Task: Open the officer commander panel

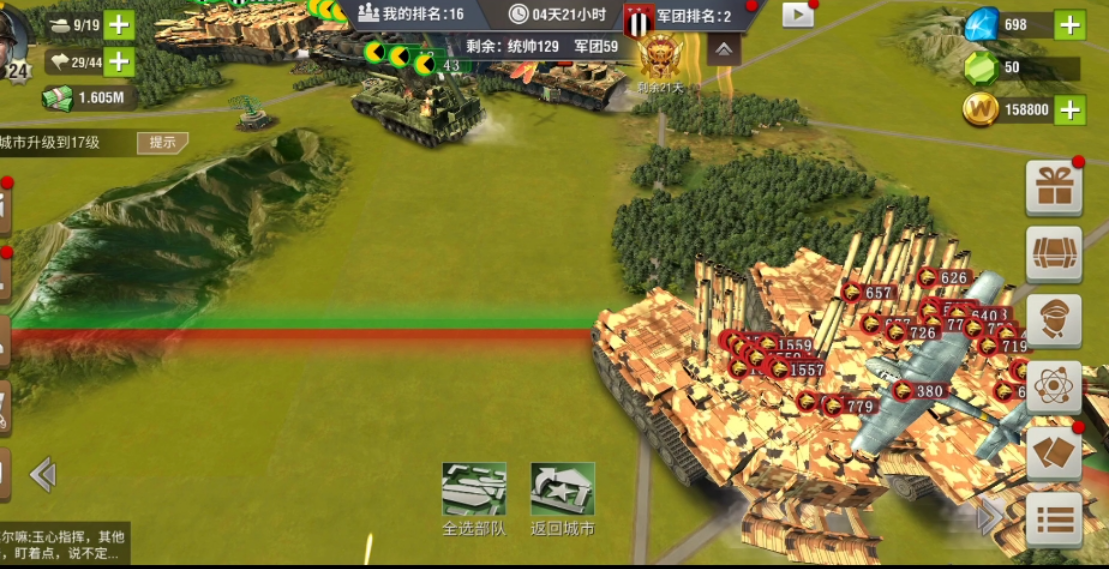Action: [x=1054, y=321]
